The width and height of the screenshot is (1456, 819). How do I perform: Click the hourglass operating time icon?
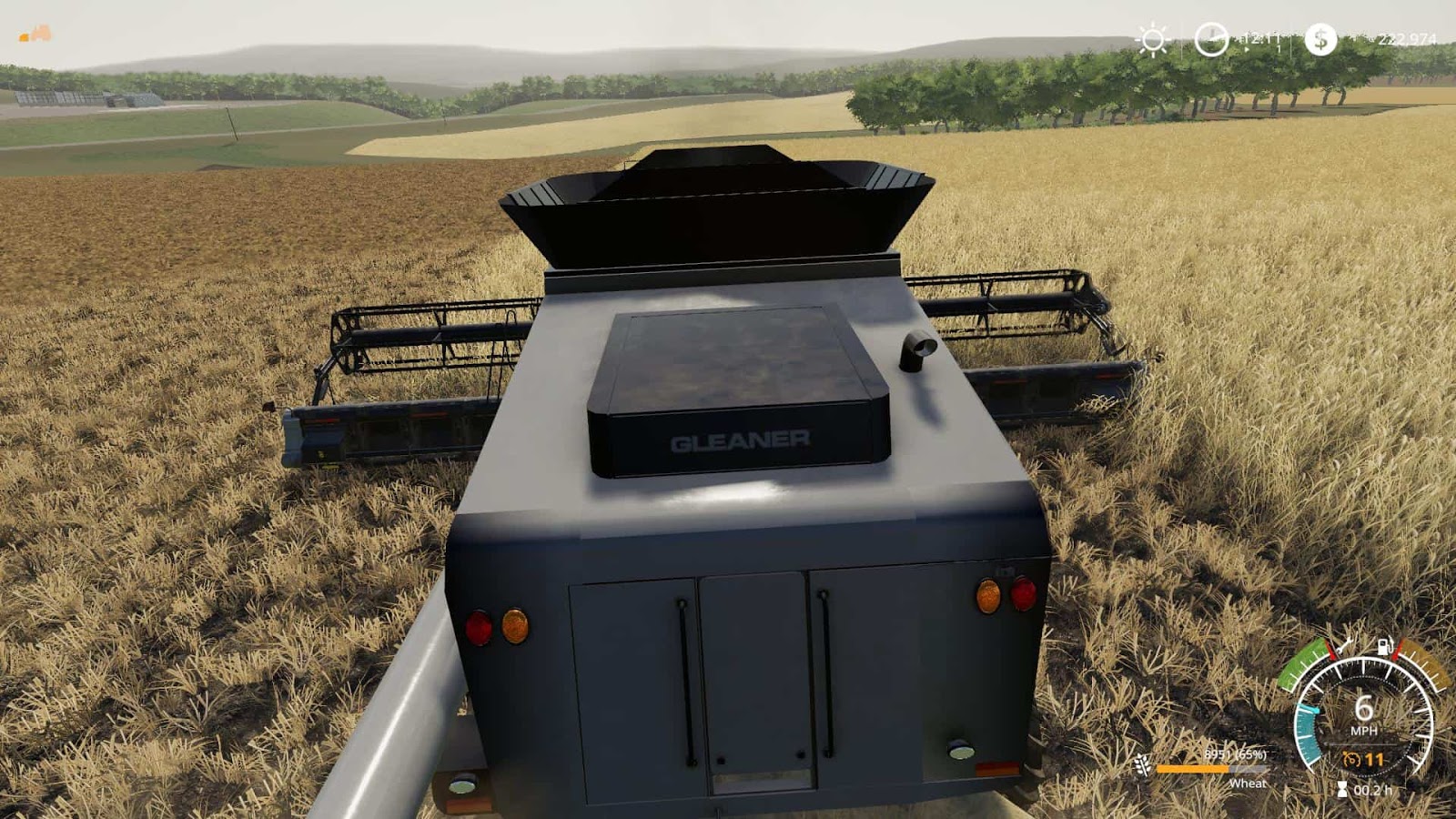pos(1342,789)
